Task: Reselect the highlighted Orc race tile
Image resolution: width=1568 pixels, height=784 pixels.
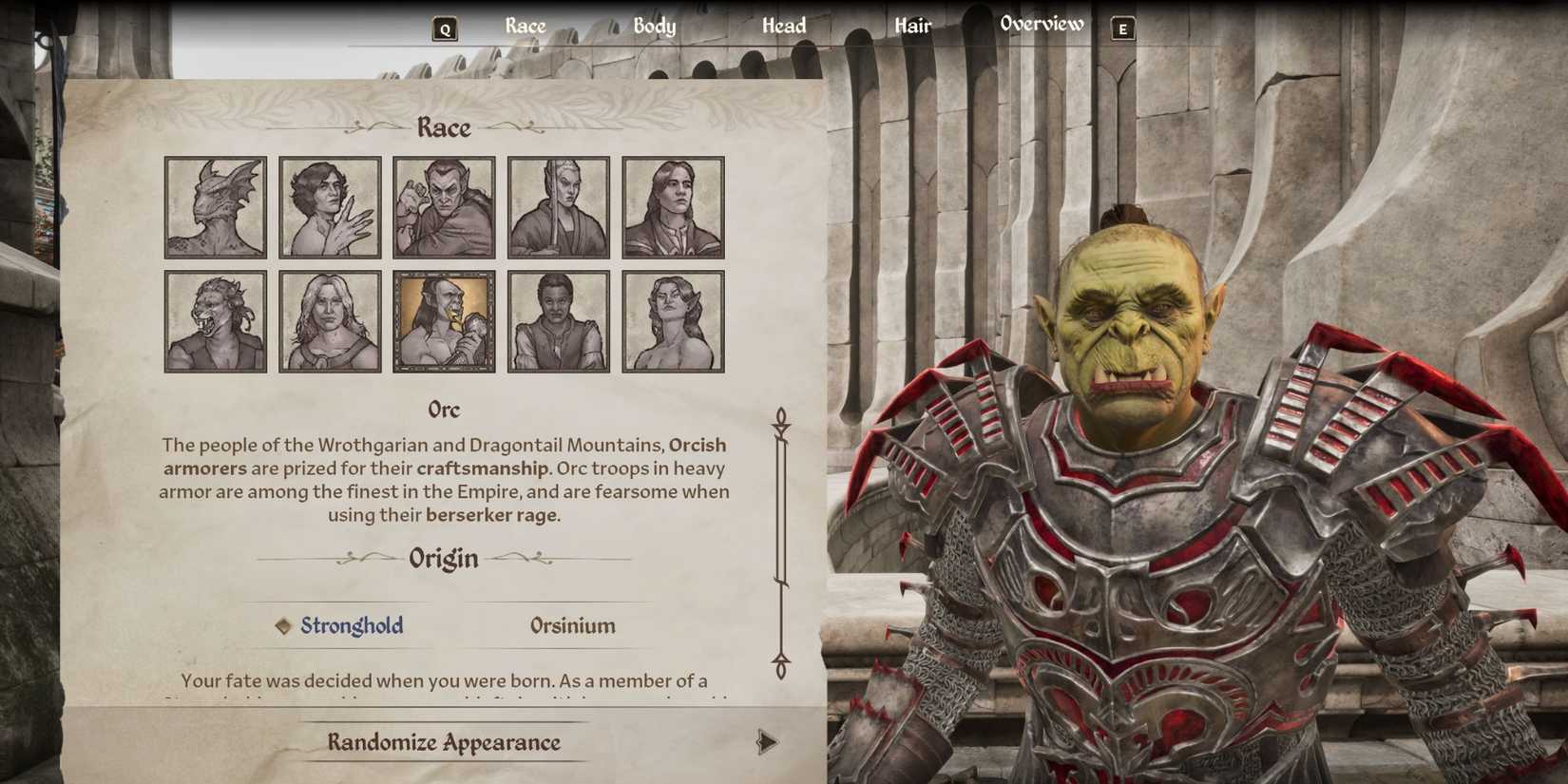Action: [x=445, y=320]
